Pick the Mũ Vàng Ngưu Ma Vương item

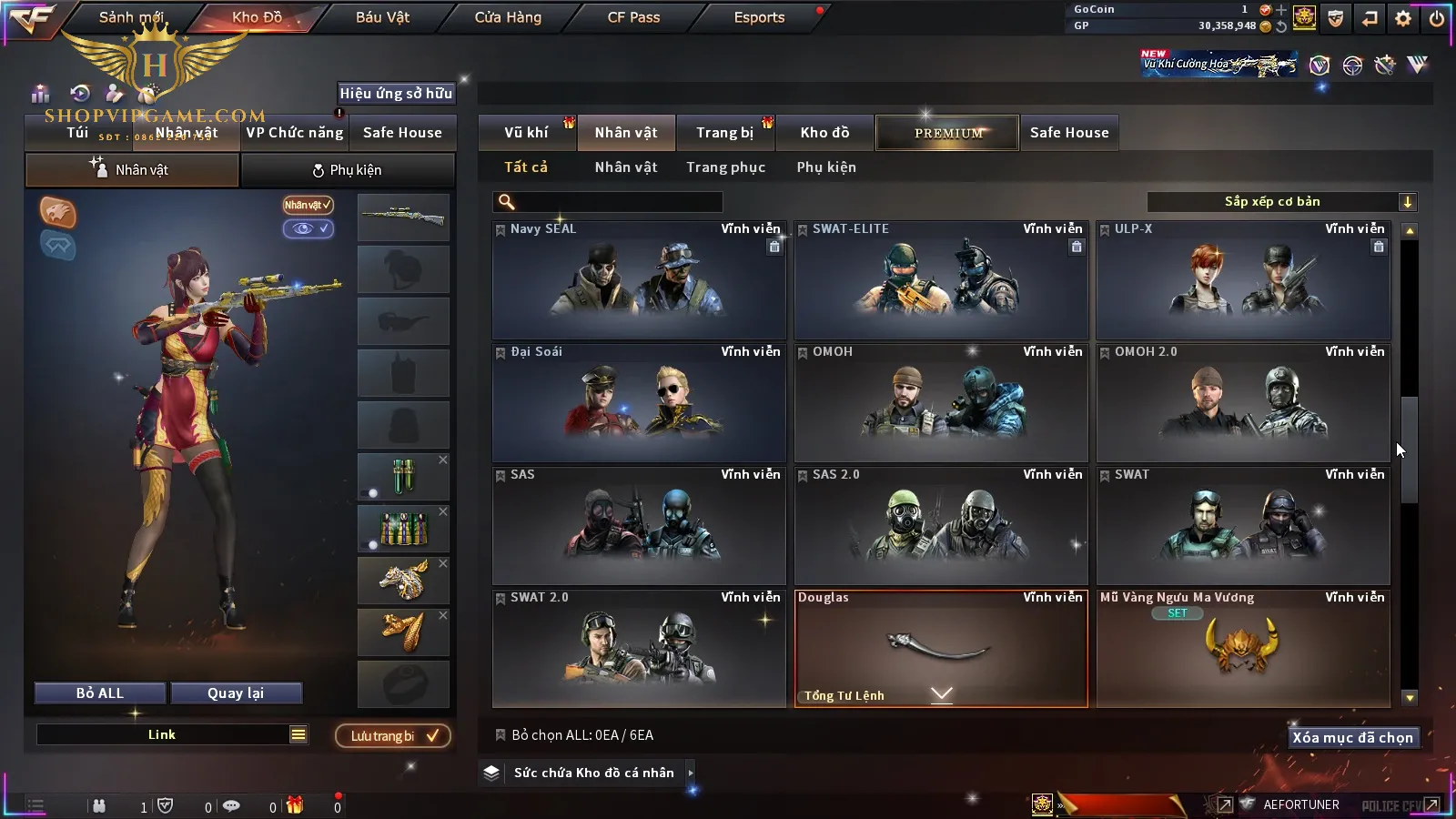[1243, 648]
